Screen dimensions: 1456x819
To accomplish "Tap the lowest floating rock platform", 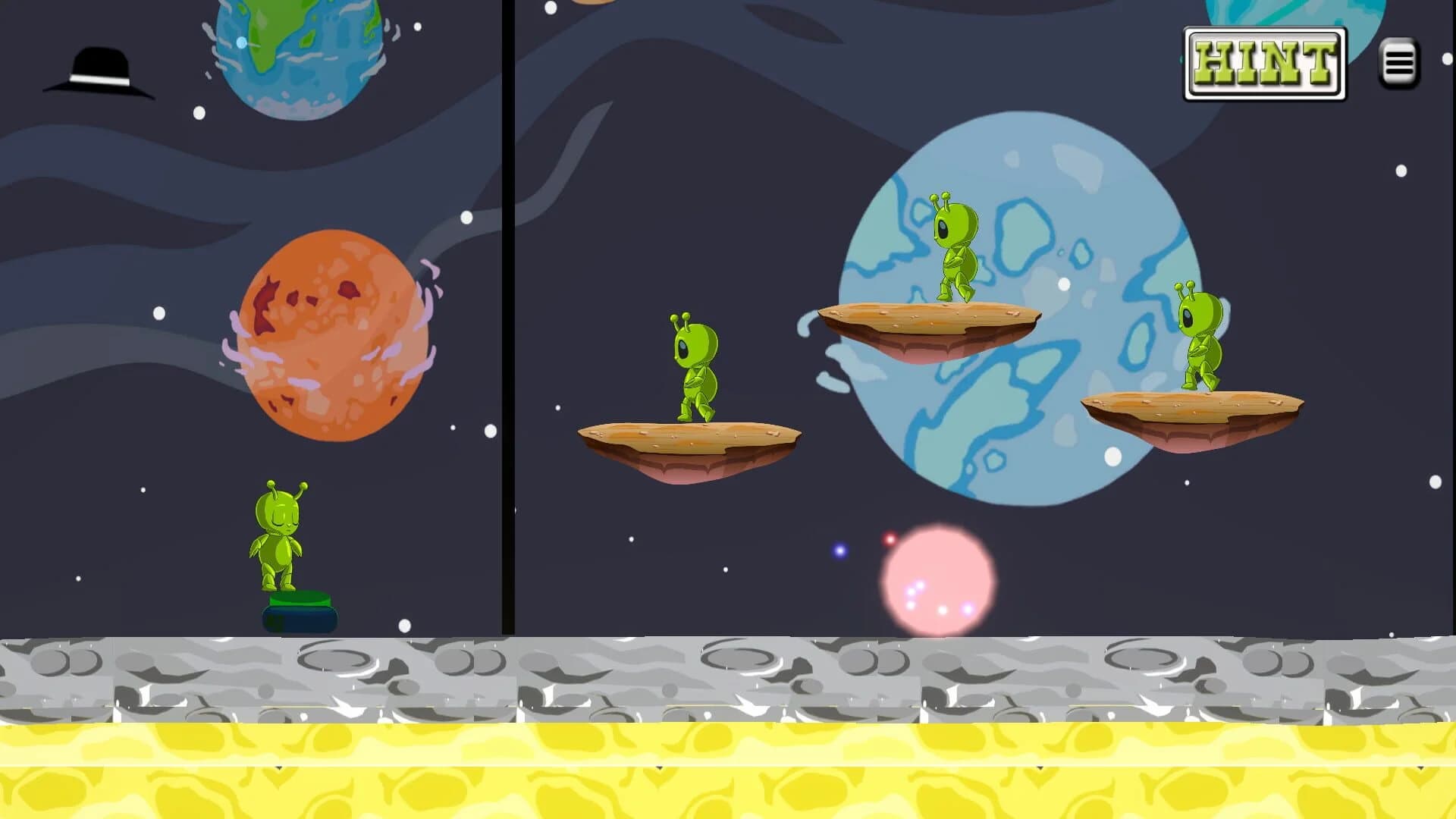I will click(690, 440).
